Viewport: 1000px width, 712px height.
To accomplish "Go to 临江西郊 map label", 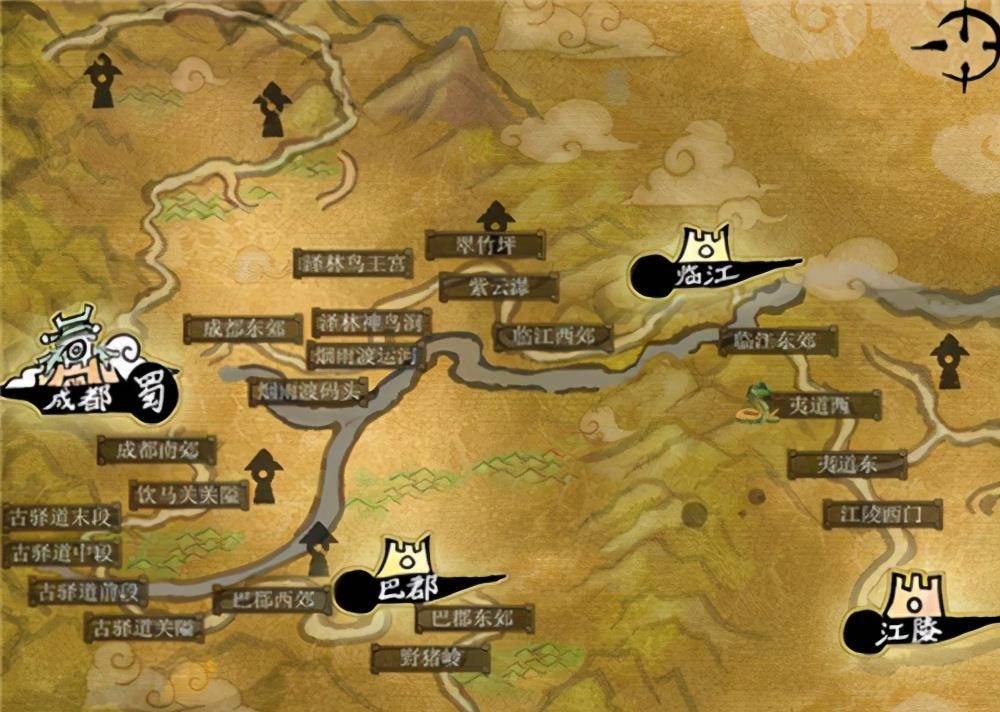I will [553, 336].
